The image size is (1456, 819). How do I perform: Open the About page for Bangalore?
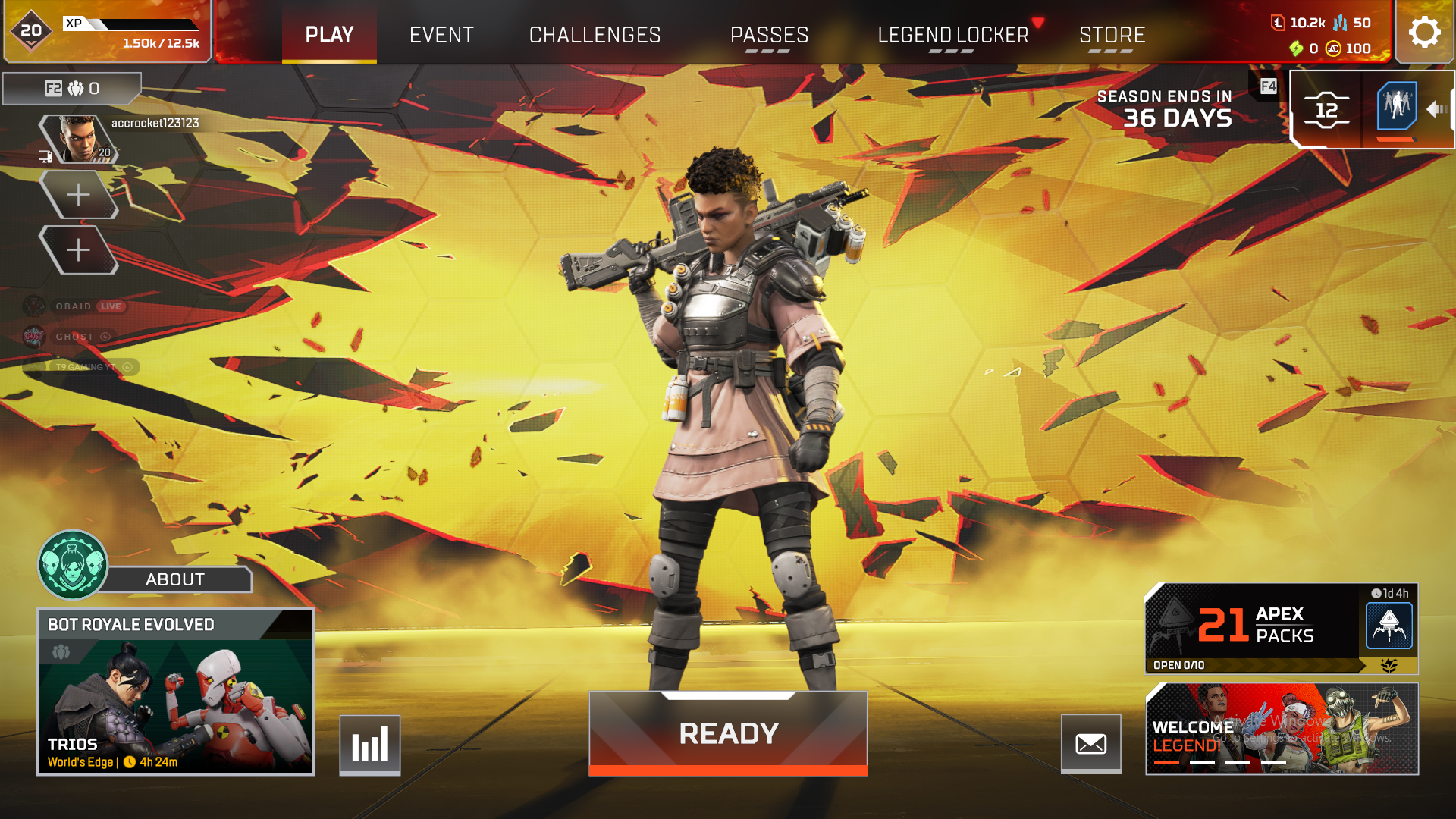tap(174, 579)
